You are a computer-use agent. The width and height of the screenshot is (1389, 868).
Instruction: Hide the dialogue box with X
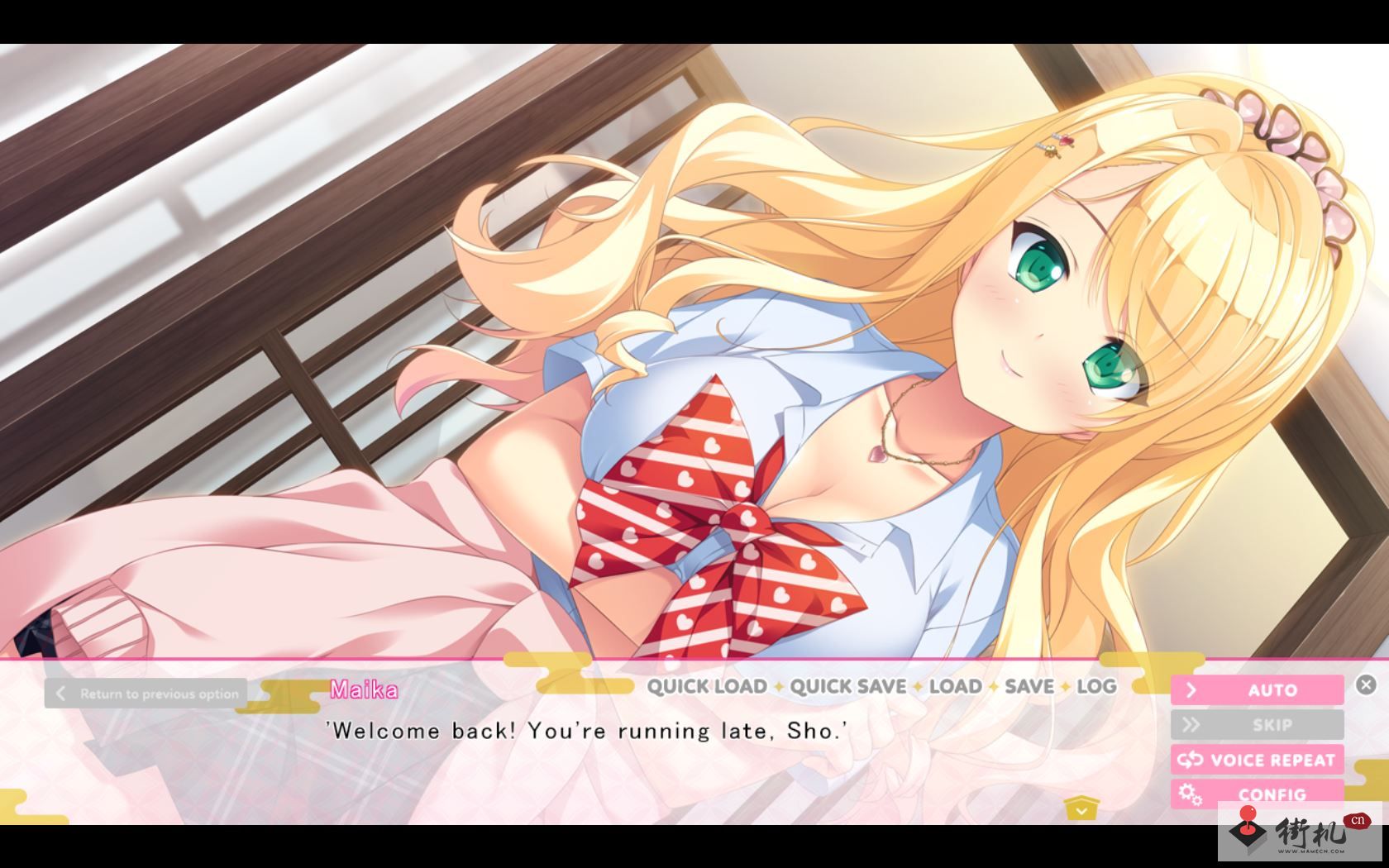coord(1366,684)
